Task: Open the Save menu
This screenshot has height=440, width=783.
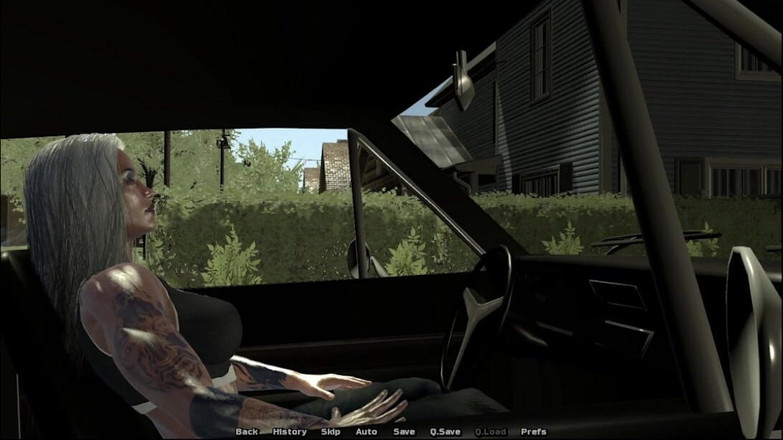Action: [x=404, y=432]
